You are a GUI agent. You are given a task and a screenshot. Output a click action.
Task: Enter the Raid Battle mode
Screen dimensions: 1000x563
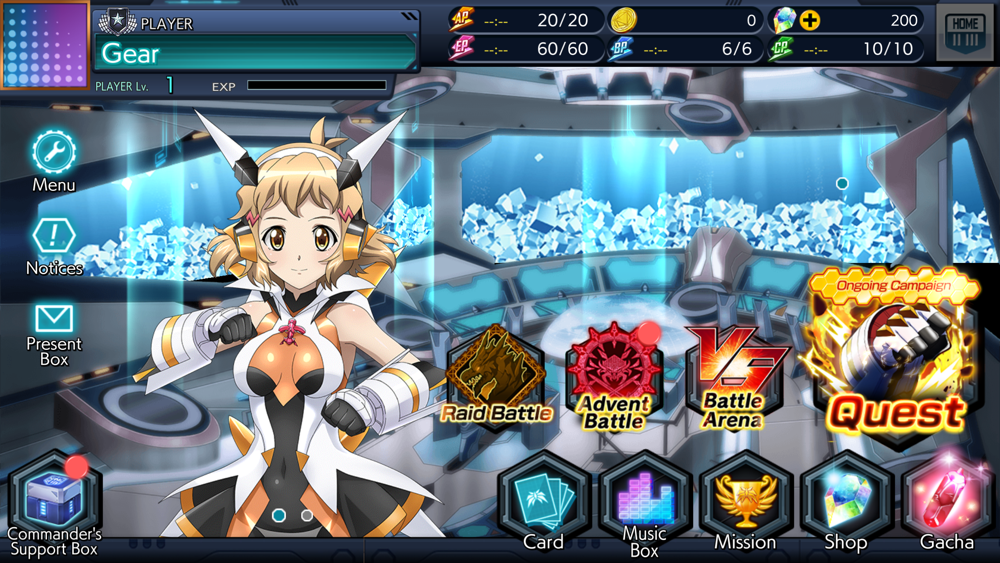(494, 376)
